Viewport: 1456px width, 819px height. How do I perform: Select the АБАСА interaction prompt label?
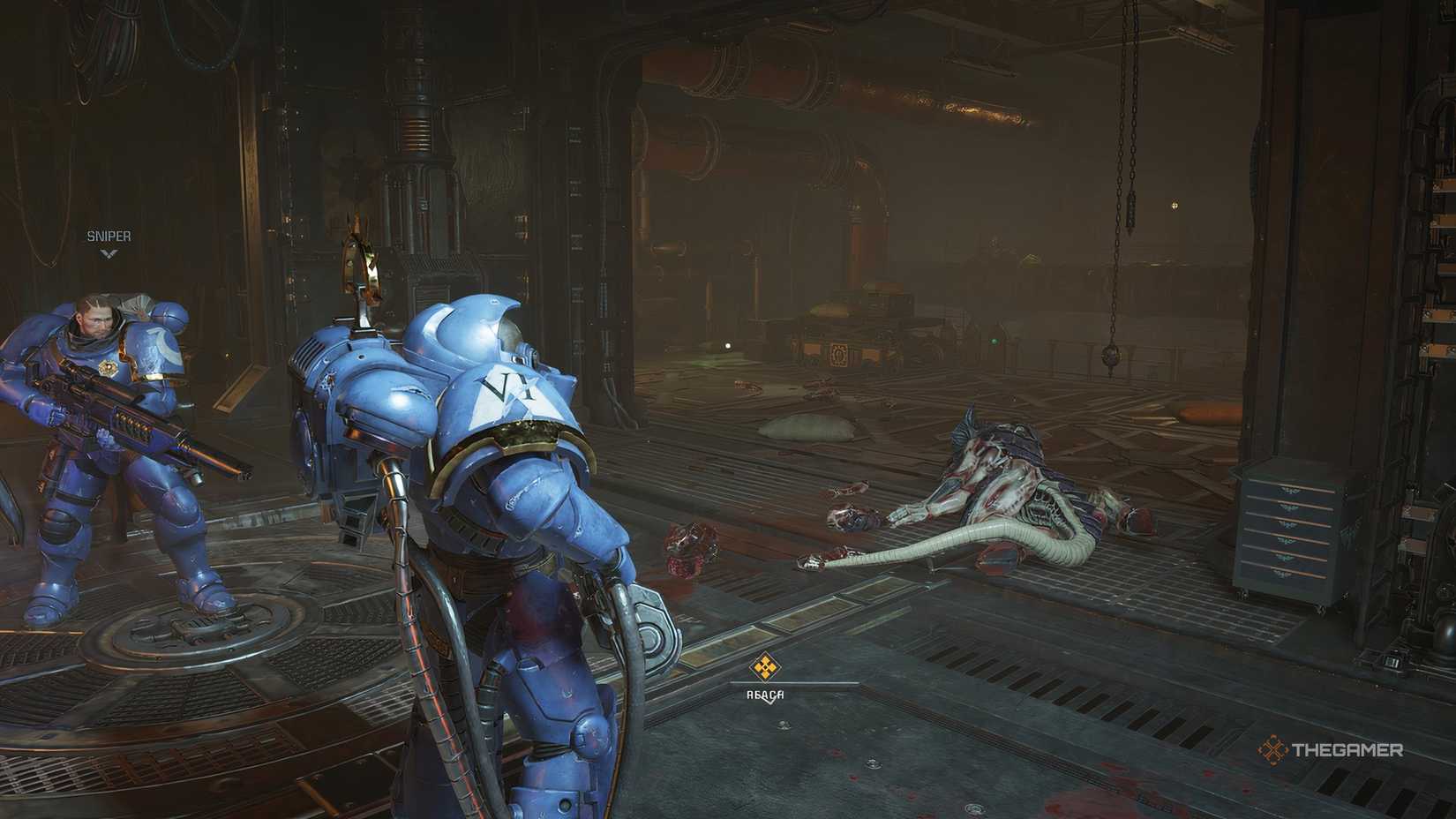(x=764, y=693)
